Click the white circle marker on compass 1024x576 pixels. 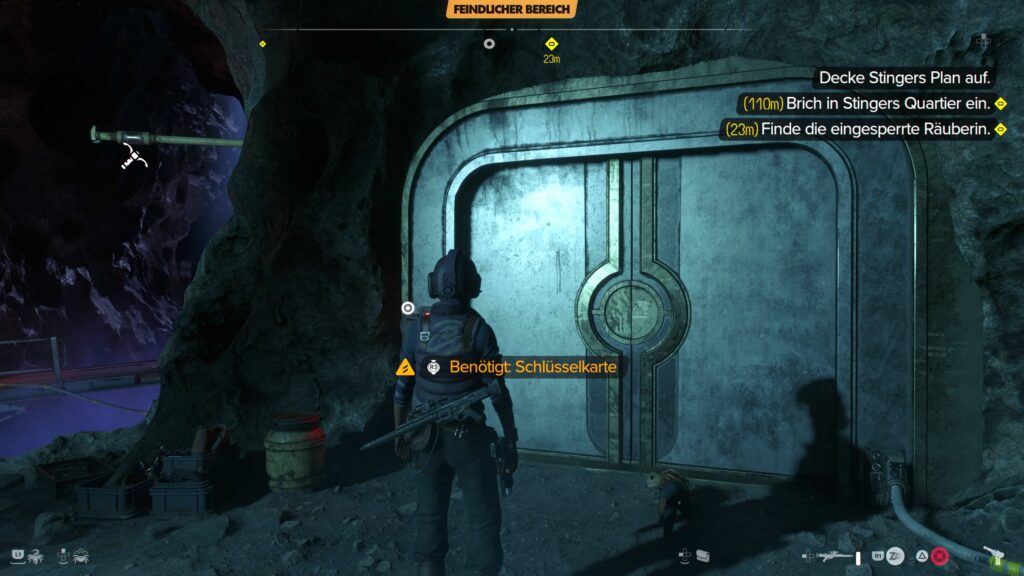489,43
